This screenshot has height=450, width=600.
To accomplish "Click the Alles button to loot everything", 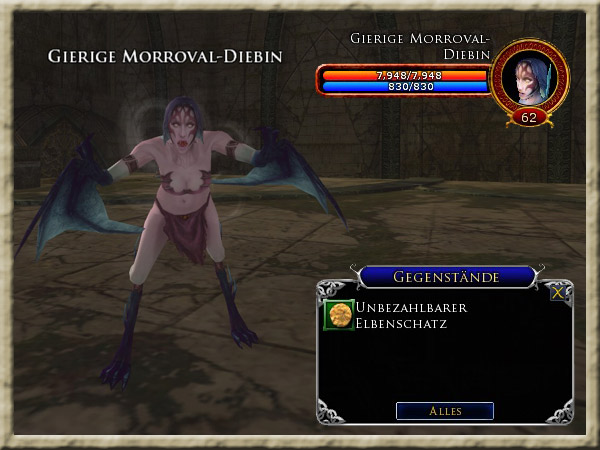I will coord(444,411).
